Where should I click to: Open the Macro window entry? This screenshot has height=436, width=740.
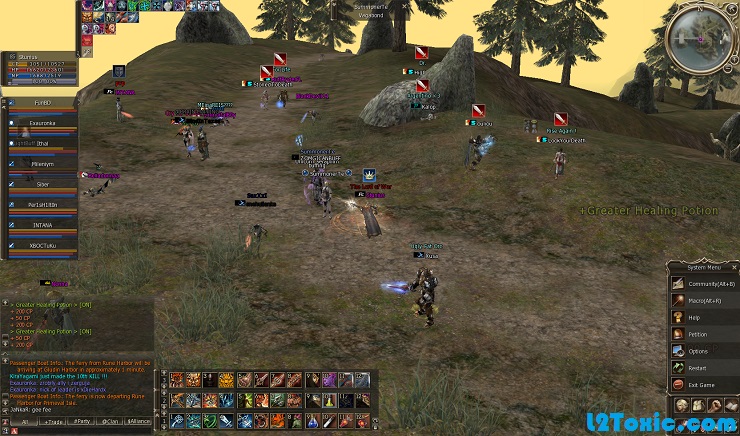706,300
